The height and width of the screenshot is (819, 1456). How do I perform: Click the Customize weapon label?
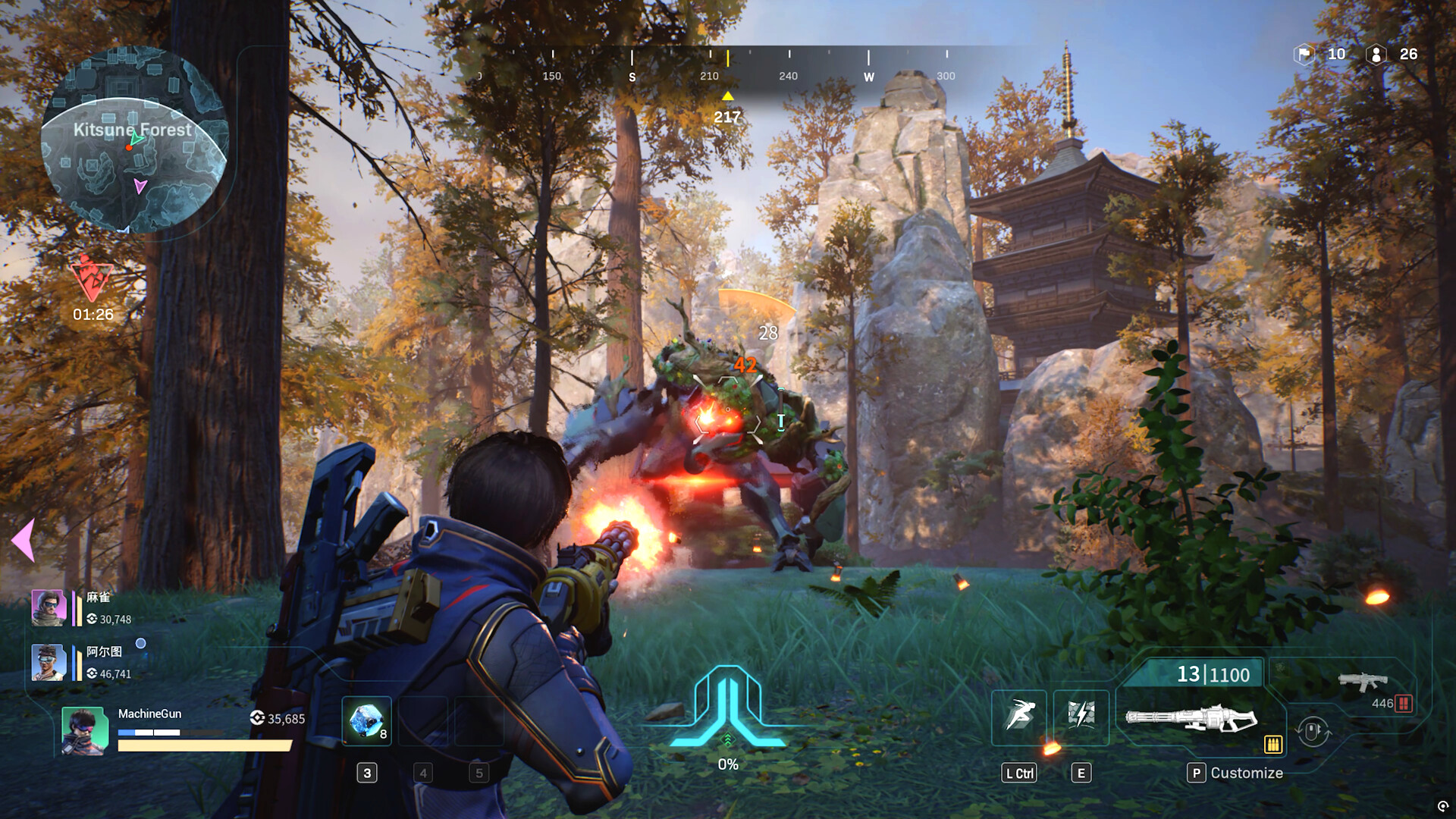[1246, 773]
